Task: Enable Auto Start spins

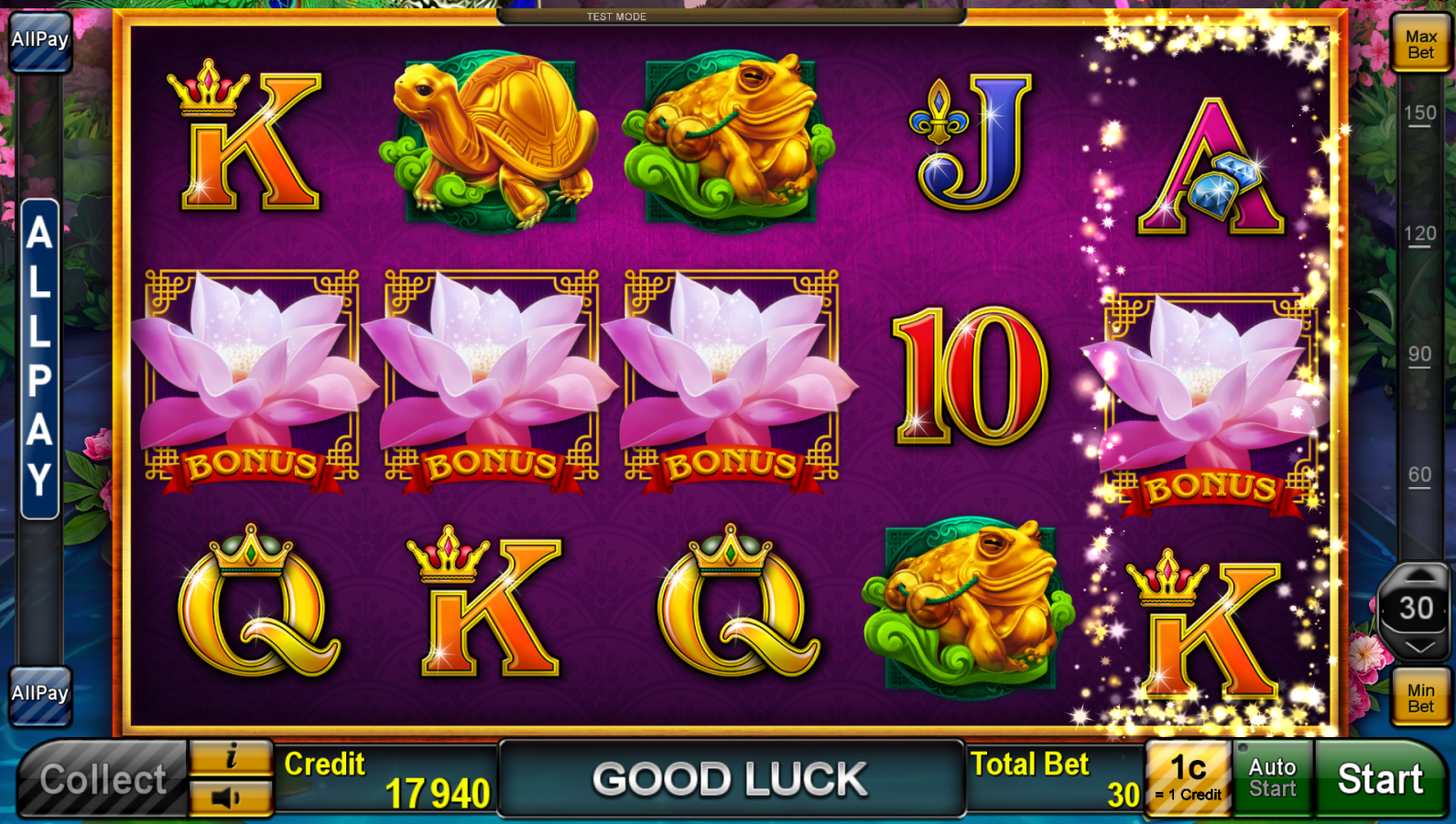Action: point(1272,778)
